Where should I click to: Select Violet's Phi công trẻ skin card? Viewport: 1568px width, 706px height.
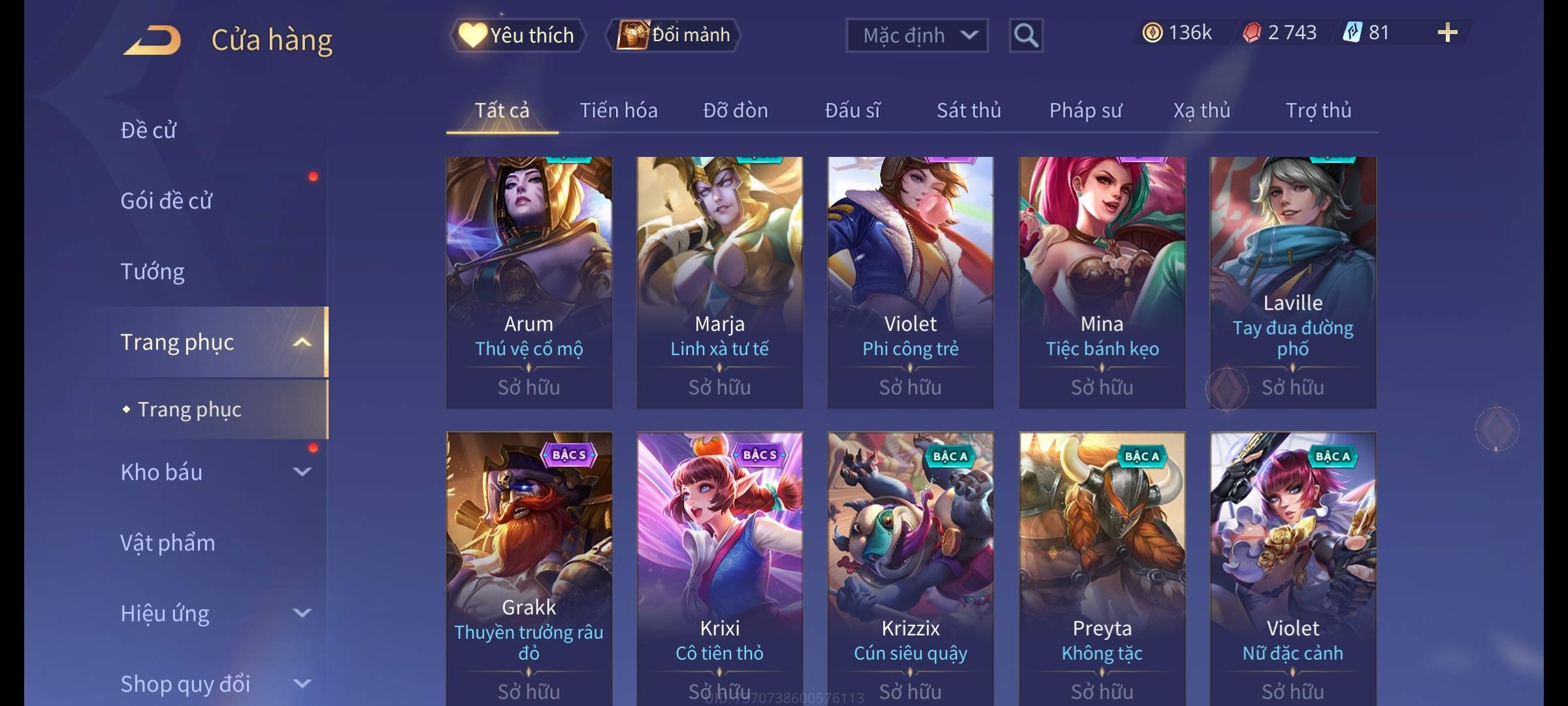click(x=910, y=281)
